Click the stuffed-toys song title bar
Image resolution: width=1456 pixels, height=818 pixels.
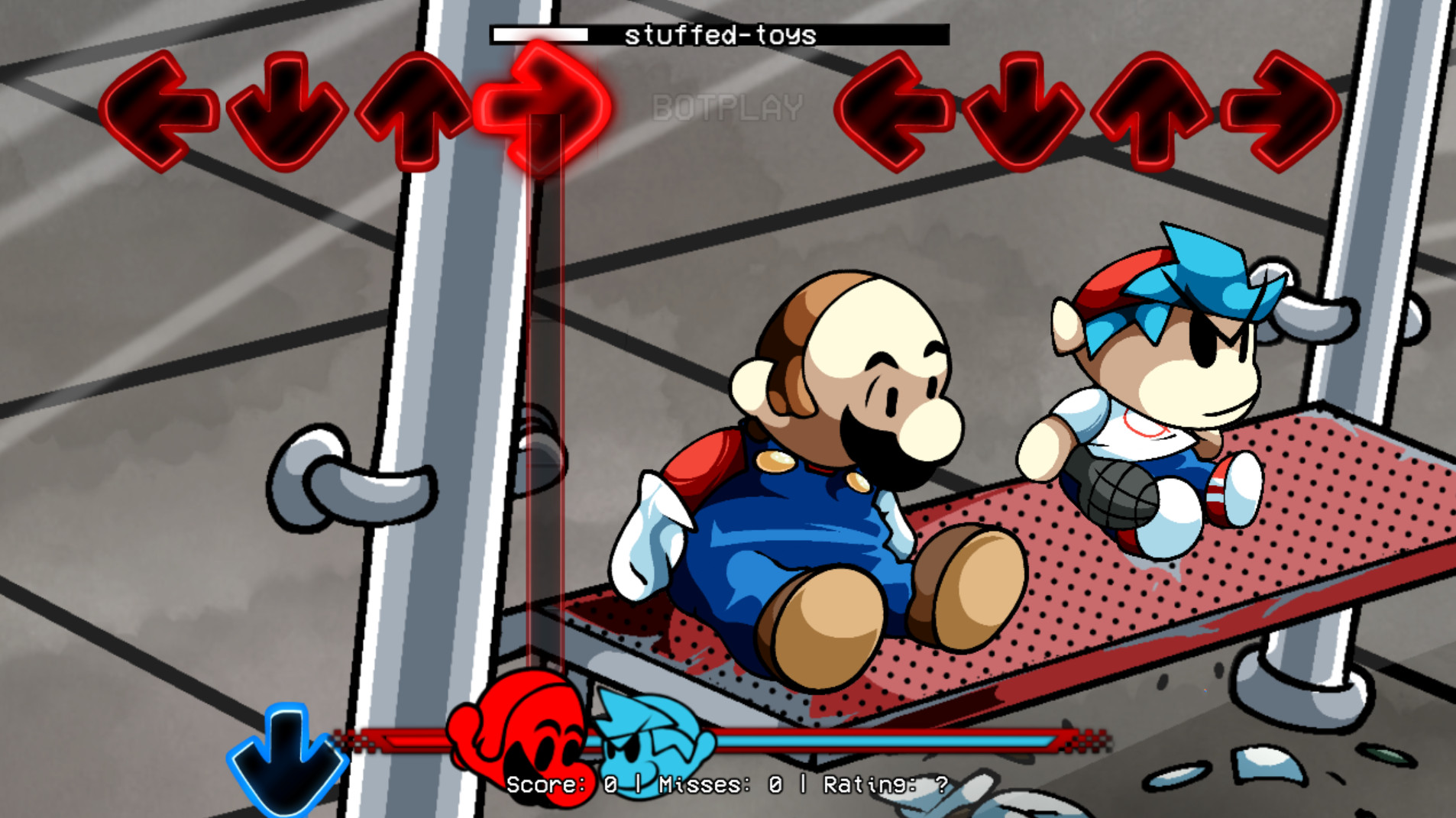point(720,34)
